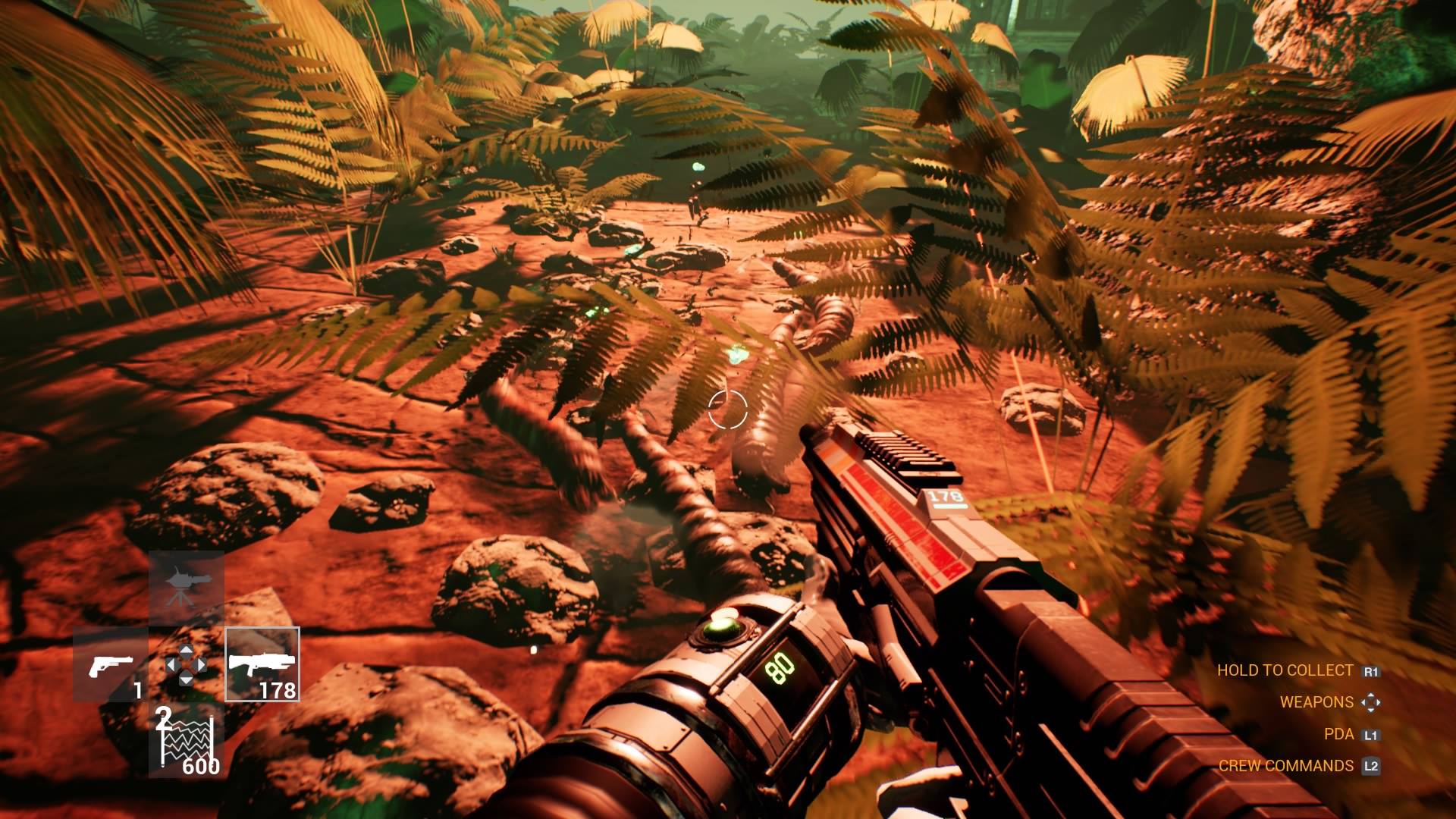Select the sentry turret equipment icon
The width and height of the screenshot is (1456, 819).
coord(187,587)
